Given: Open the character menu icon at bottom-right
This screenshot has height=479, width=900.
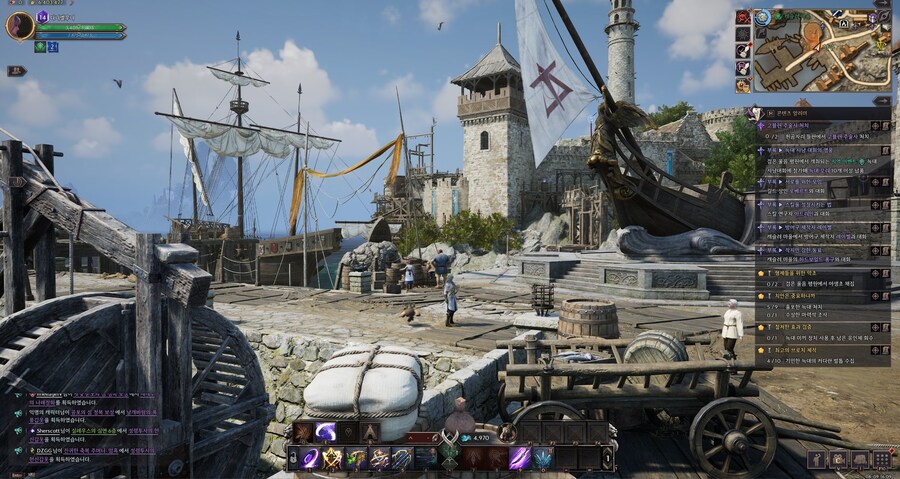Looking at the screenshot, I should (x=816, y=459).
